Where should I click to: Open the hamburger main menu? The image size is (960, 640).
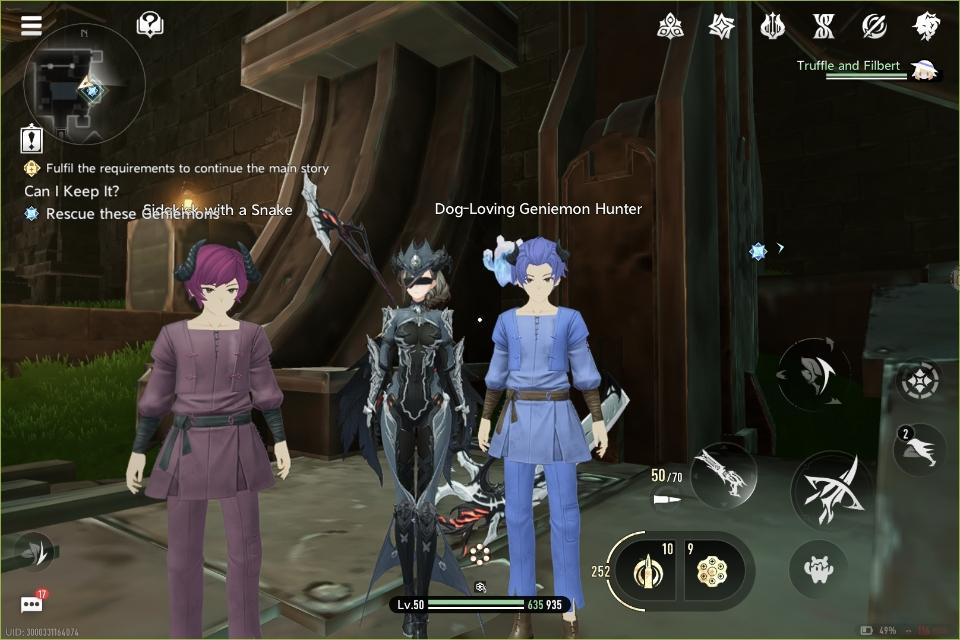[31, 25]
